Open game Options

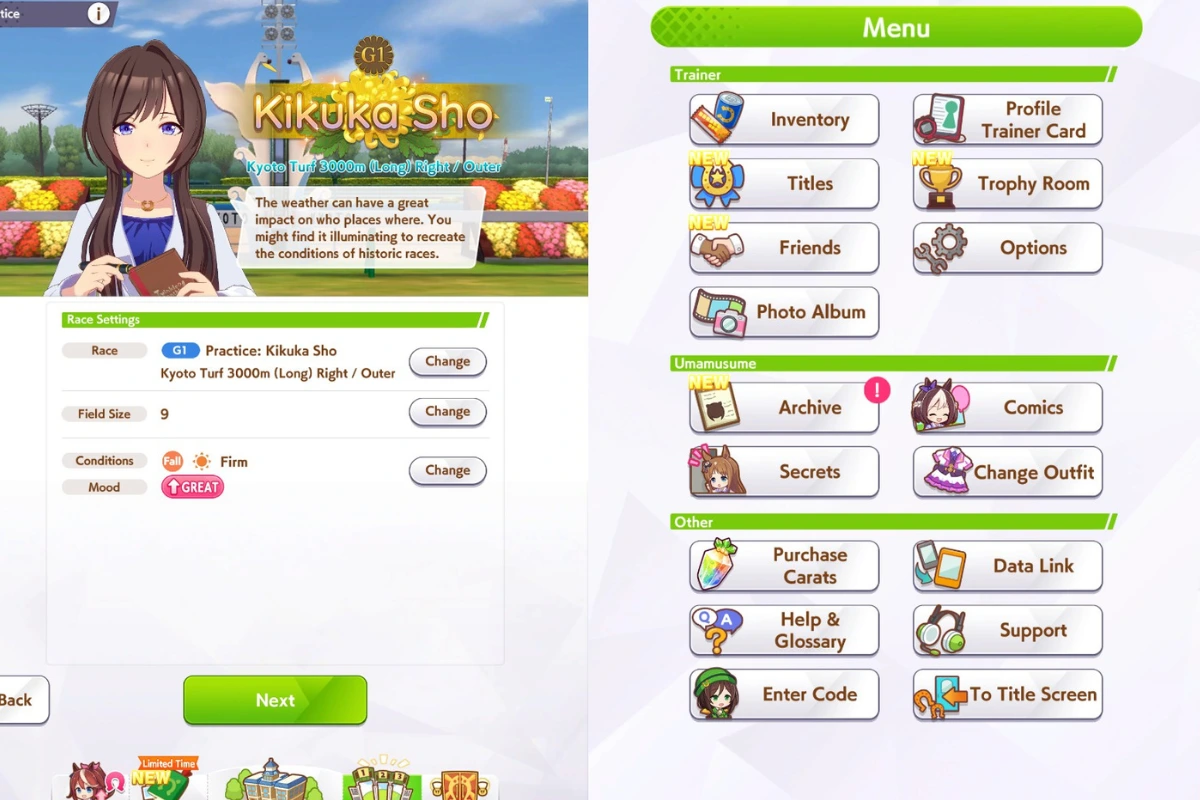[x=1007, y=248]
